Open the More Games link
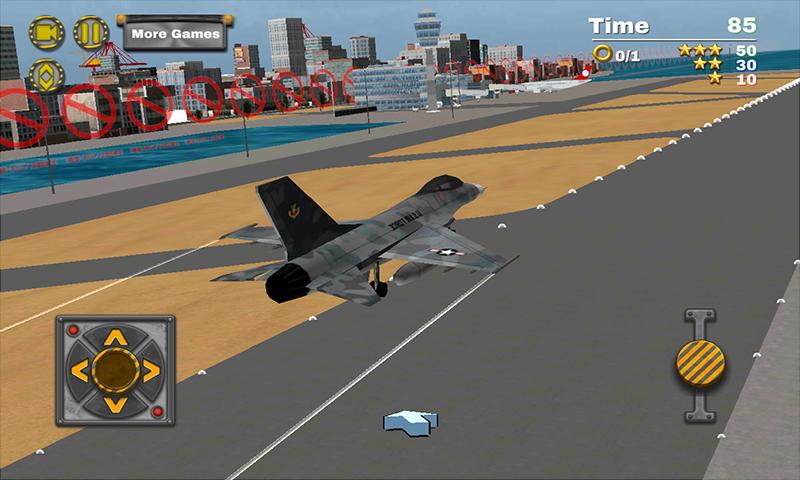Screen dimensions: 800x480 pos(175,32)
